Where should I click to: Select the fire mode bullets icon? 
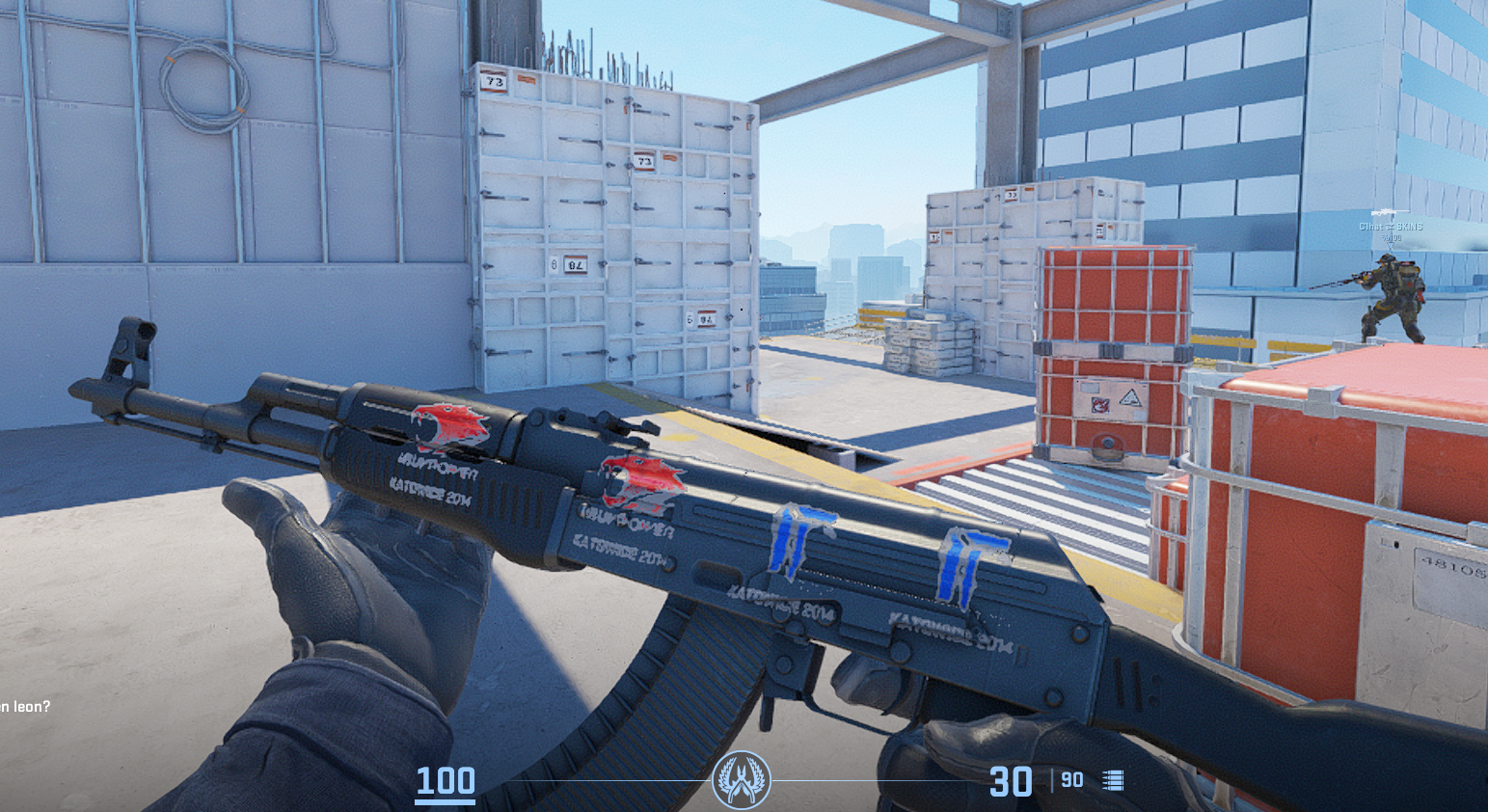pos(1113,780)
